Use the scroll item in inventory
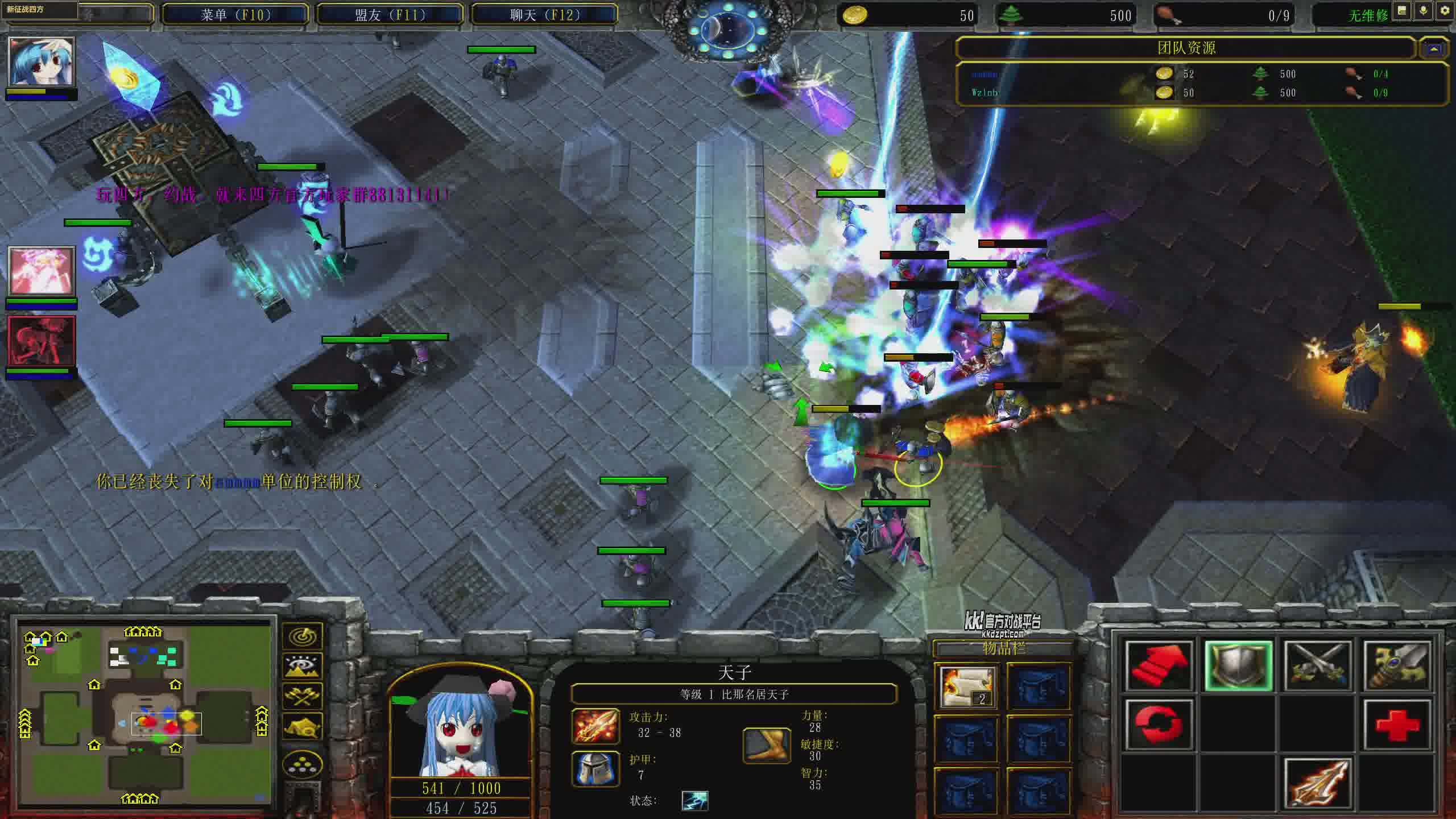1456x819 pixels. pyautogui.click(x=967, y=687)
